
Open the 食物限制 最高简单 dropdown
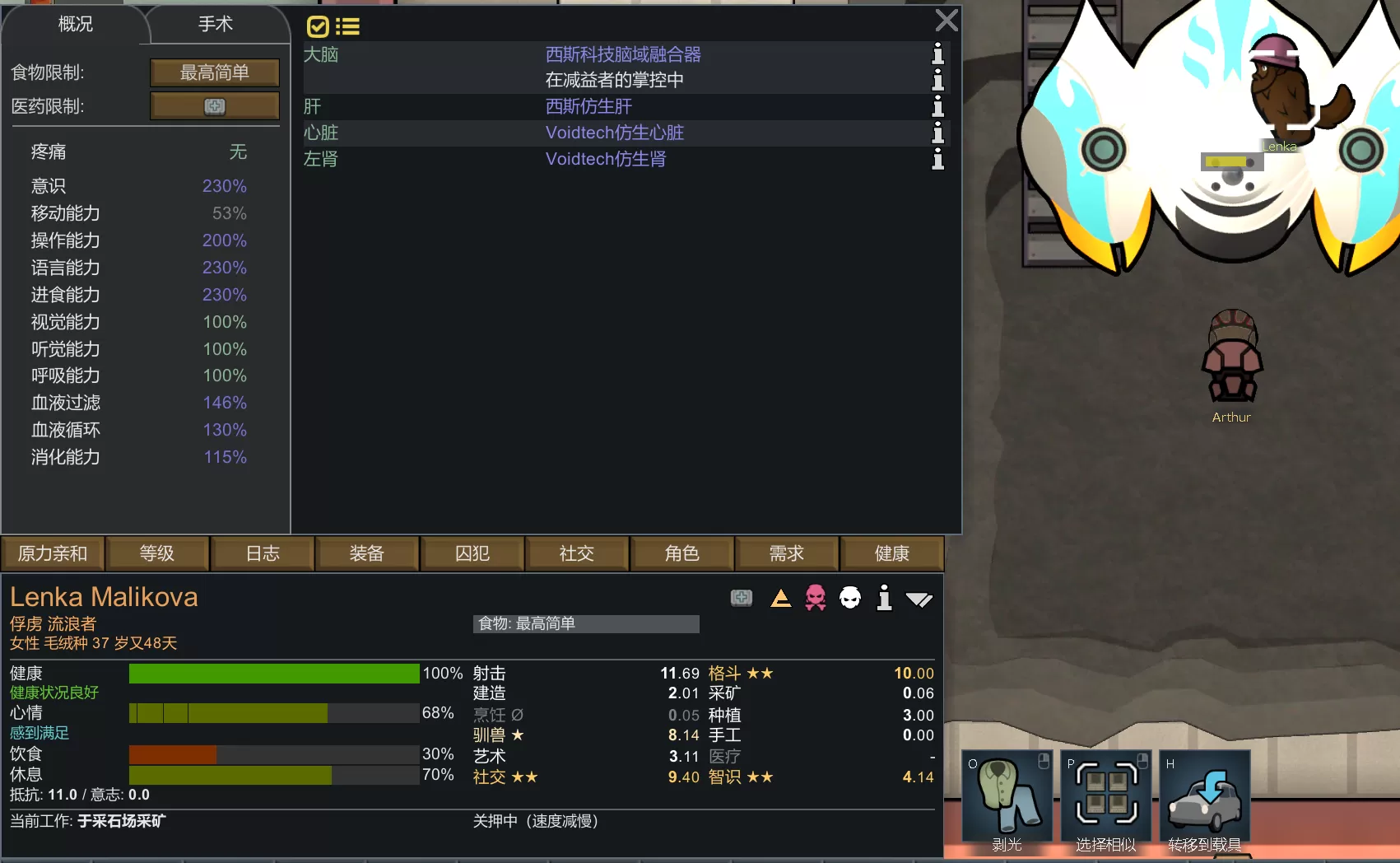(x=214, y=72)
